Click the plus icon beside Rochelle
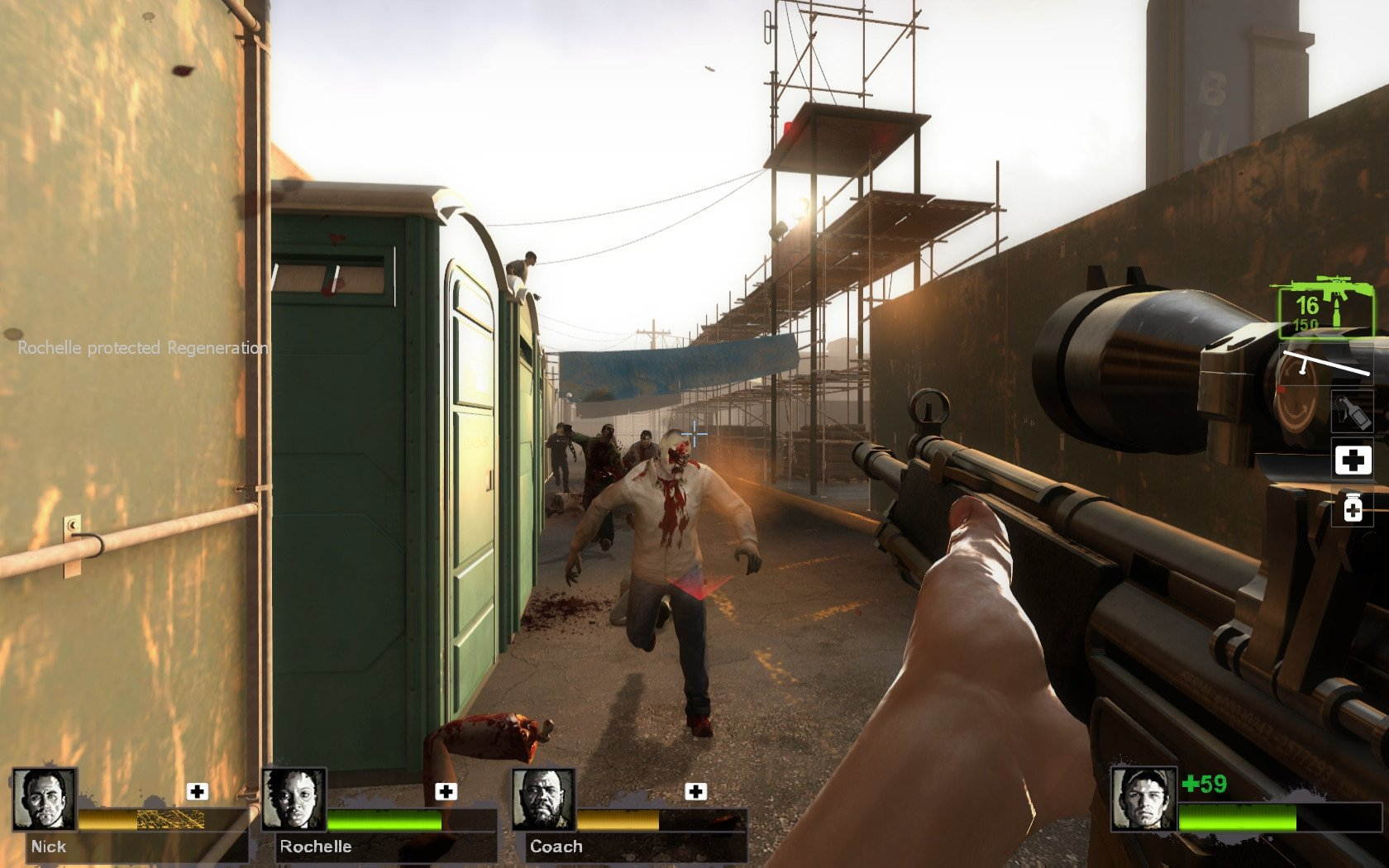Viewport: 1389px width, 868px height. coord(447,789)
